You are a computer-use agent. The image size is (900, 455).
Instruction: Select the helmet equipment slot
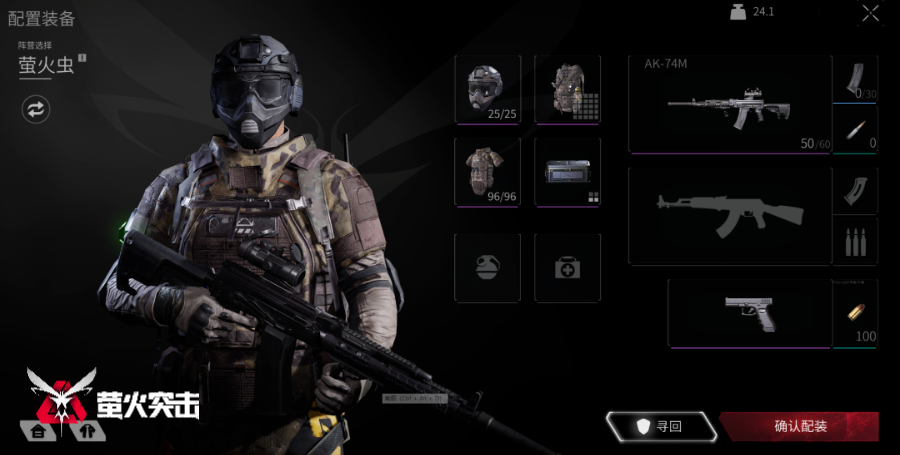click(x=487, y=89)
